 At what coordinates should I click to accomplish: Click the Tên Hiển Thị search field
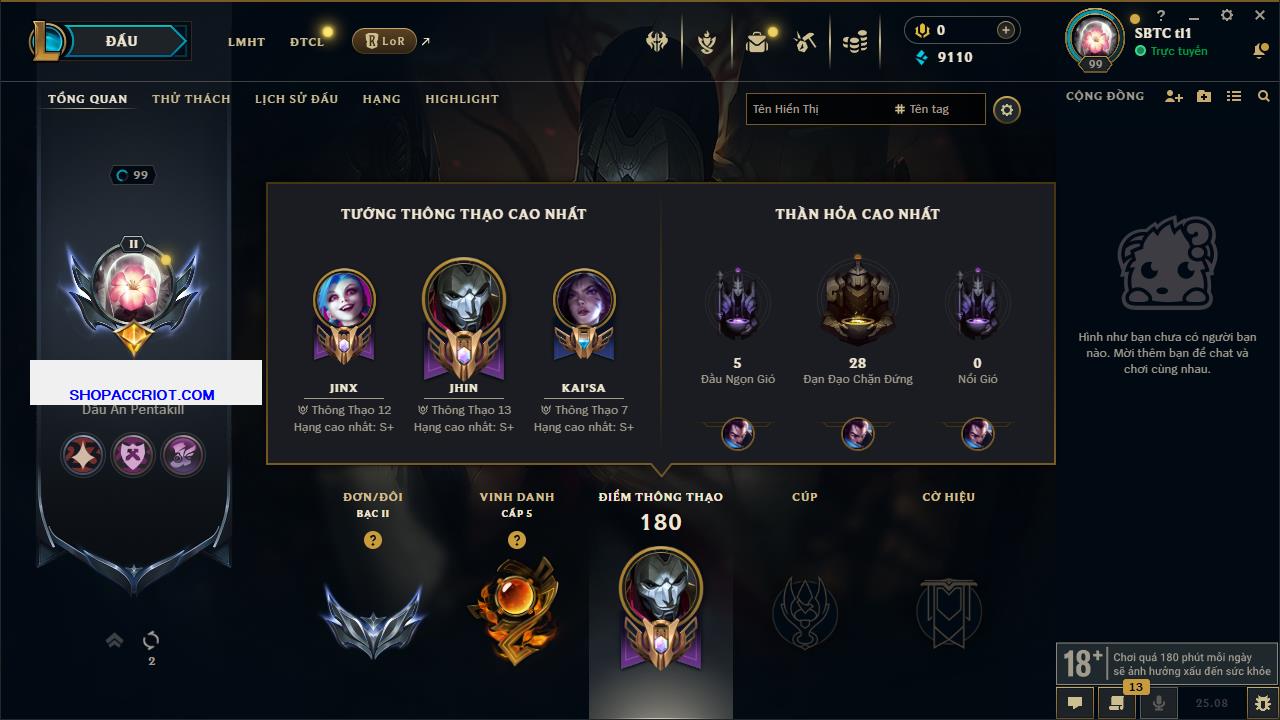815,109
